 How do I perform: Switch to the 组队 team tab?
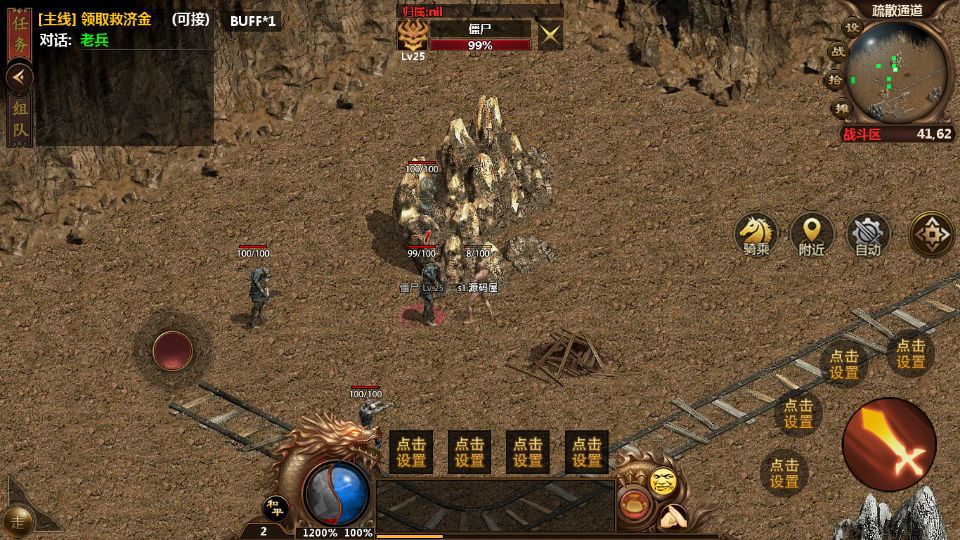pos(20,119)
